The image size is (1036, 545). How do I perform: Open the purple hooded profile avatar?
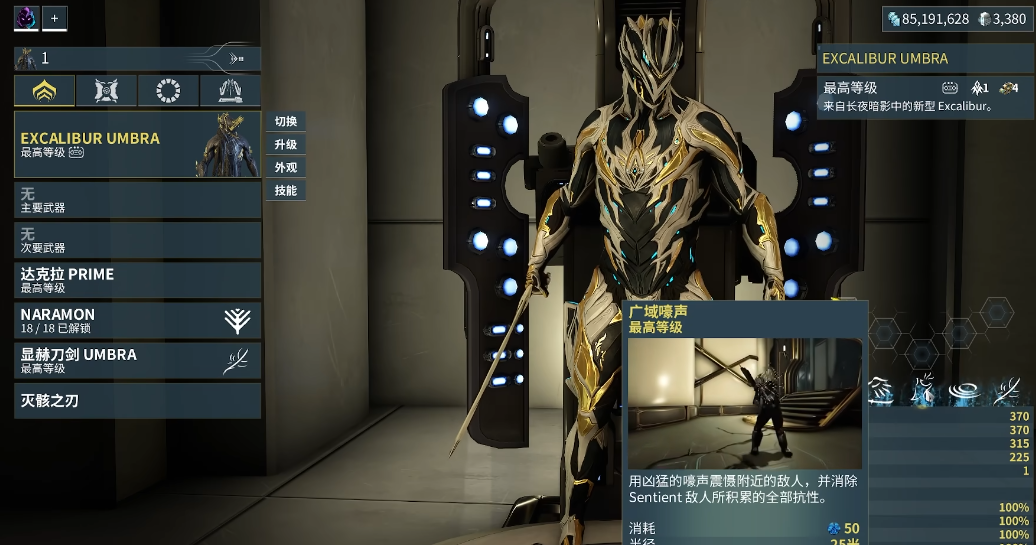[x=27, y=18]
